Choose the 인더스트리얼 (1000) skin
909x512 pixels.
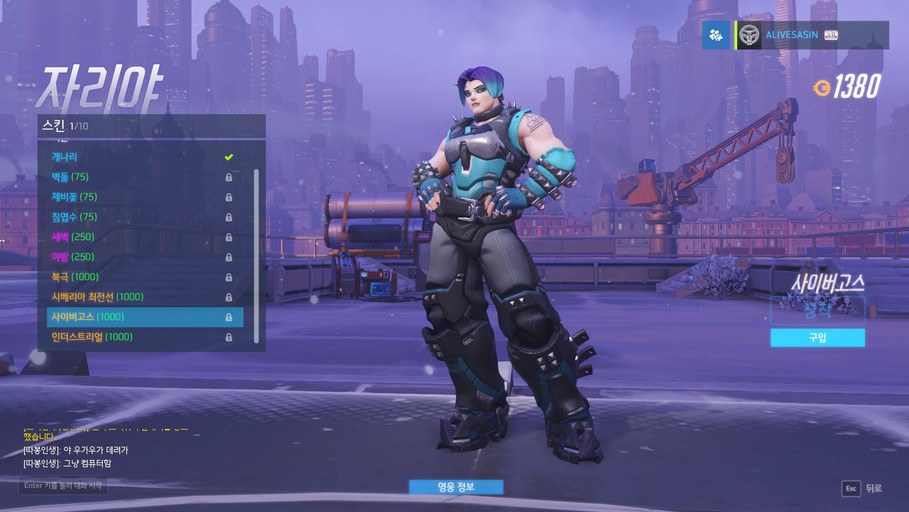[140, 337]
